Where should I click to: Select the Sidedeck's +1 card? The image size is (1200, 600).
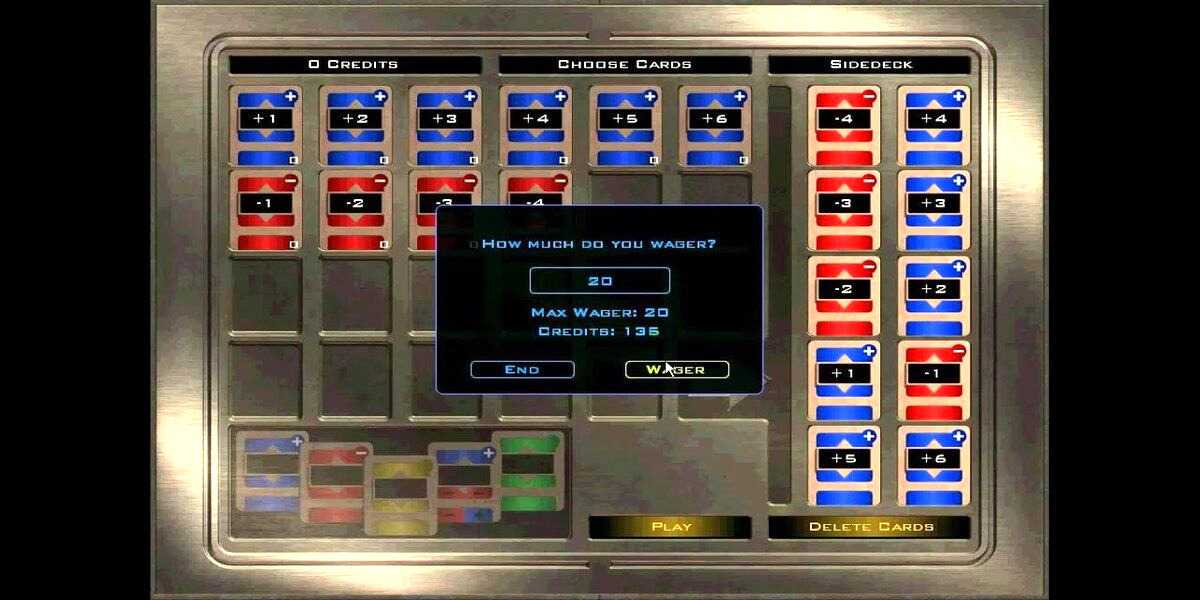[x=844, y=381]
